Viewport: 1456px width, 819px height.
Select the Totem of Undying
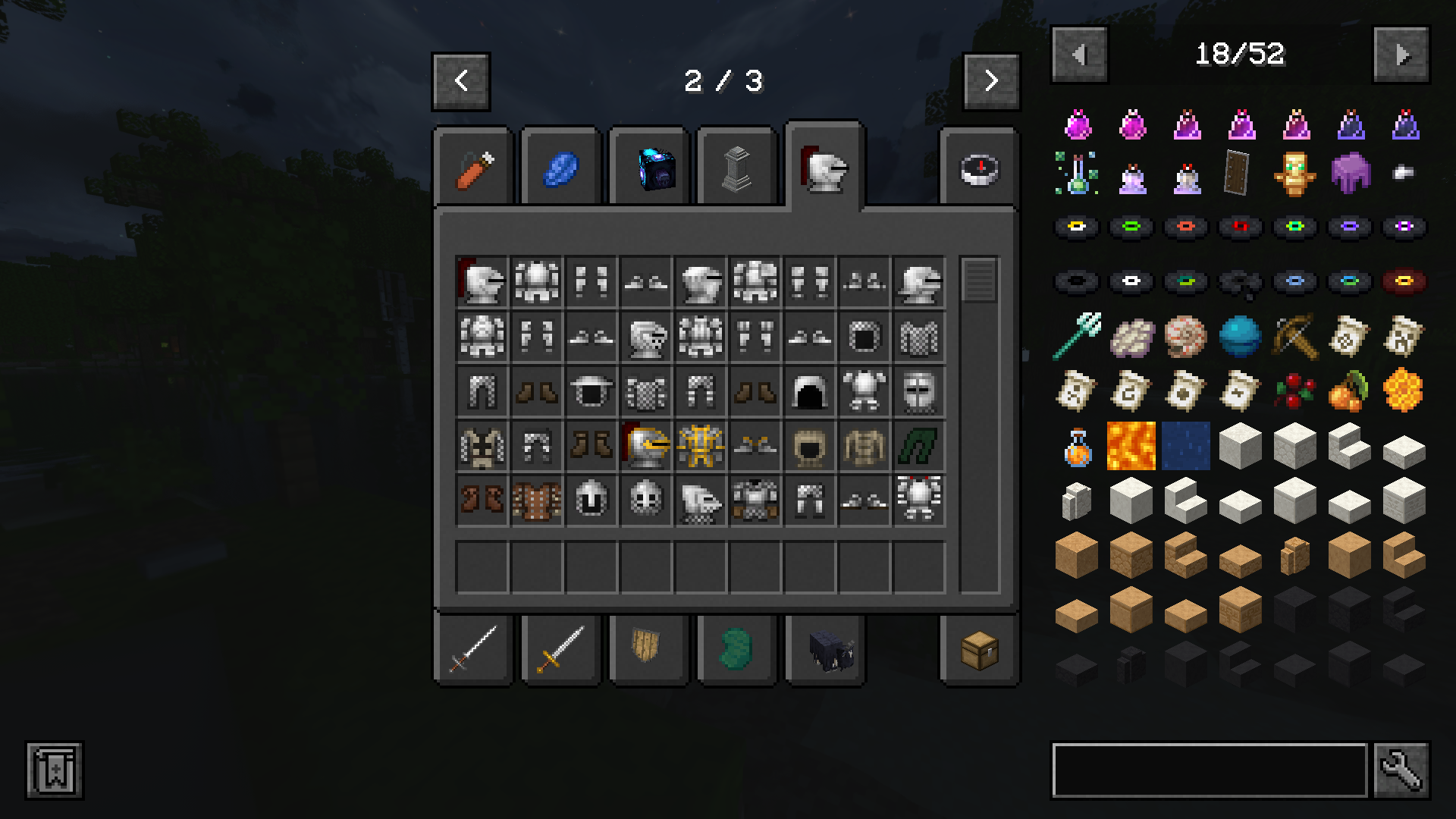pos(1294,175)
